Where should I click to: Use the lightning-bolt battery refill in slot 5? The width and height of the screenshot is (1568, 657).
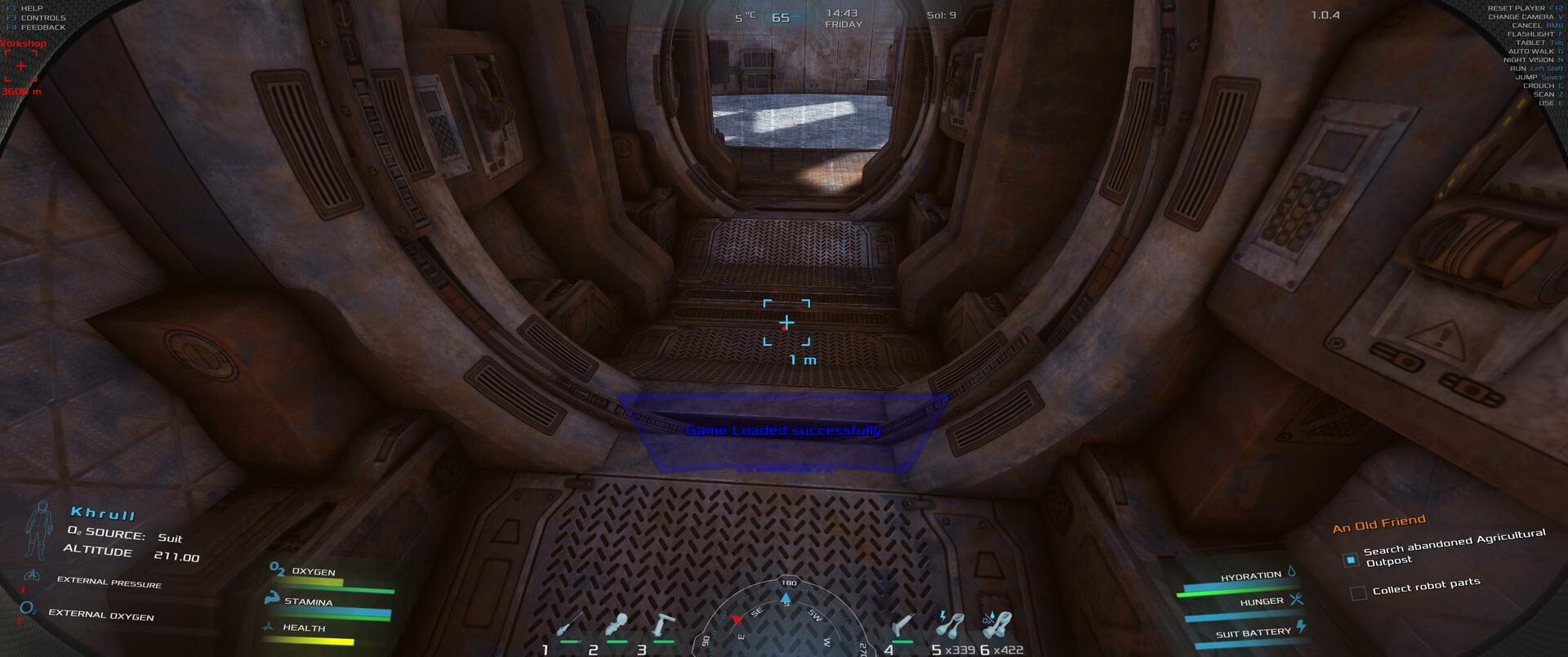[950, 625]
